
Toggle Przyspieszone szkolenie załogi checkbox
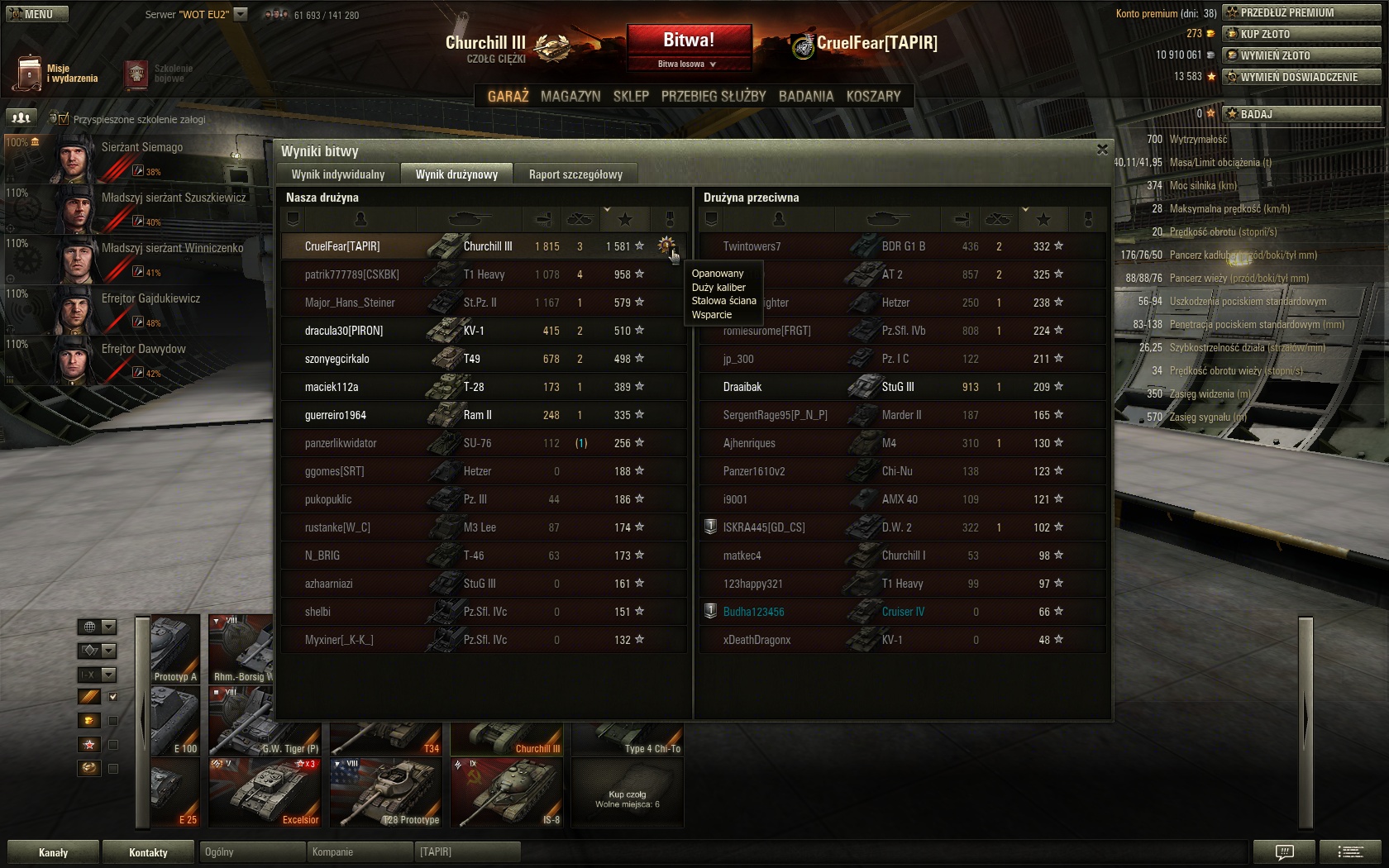[x=64, y=119]
